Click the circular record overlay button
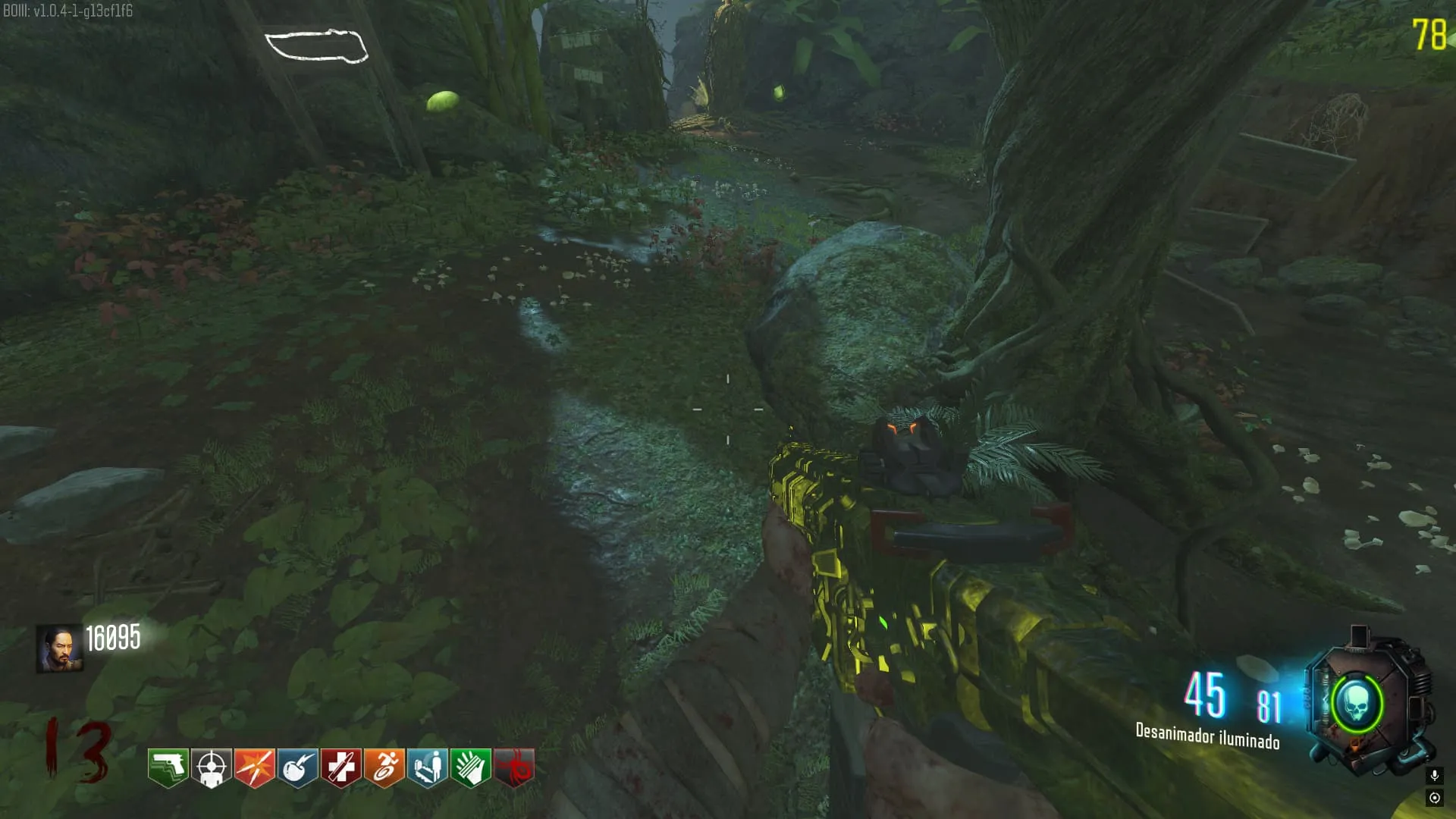Viewport: 1456px width, 819px height. 1434,798
